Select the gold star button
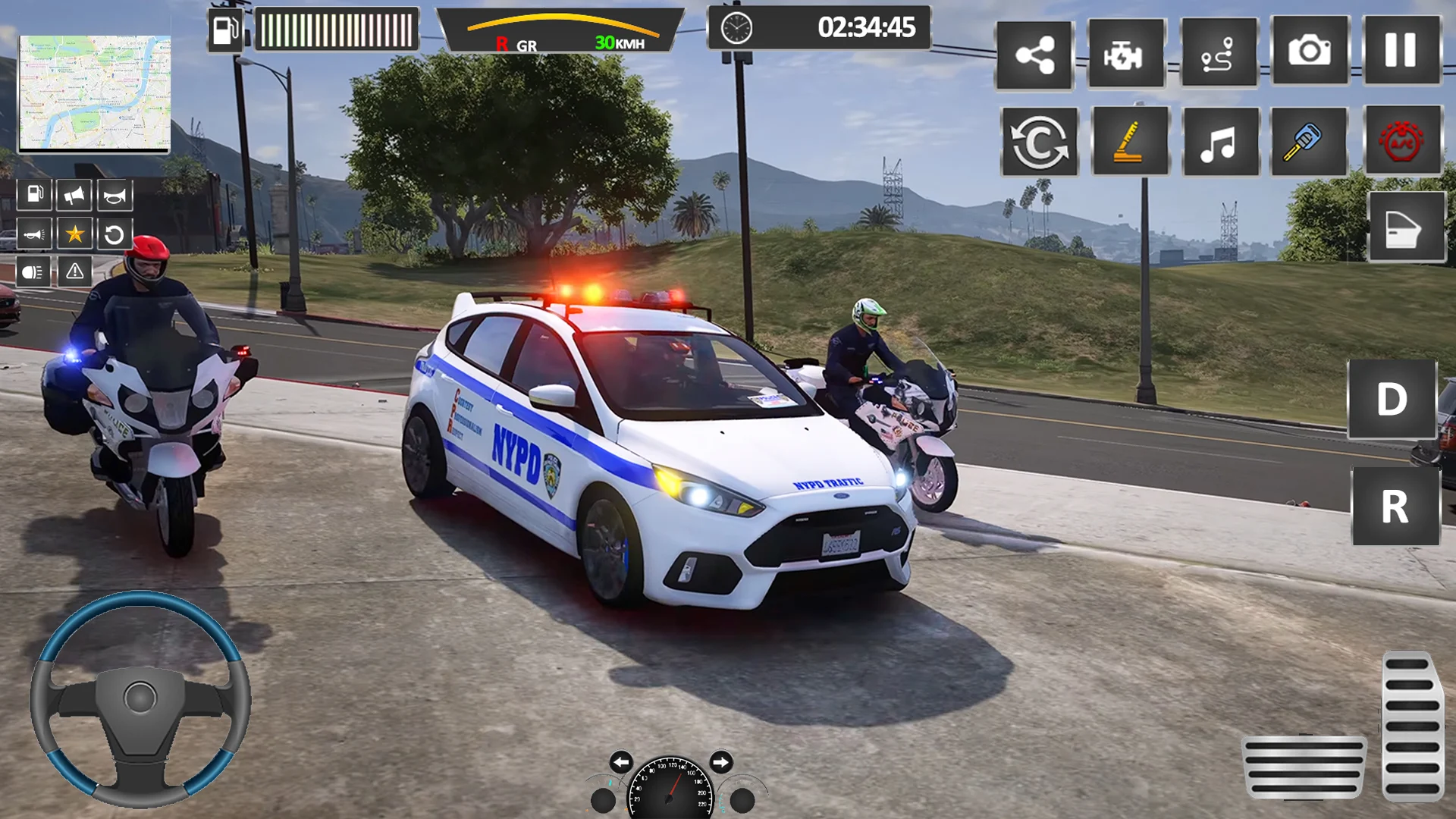This screenshot has width=1456, height=819. tap(74, 234)
